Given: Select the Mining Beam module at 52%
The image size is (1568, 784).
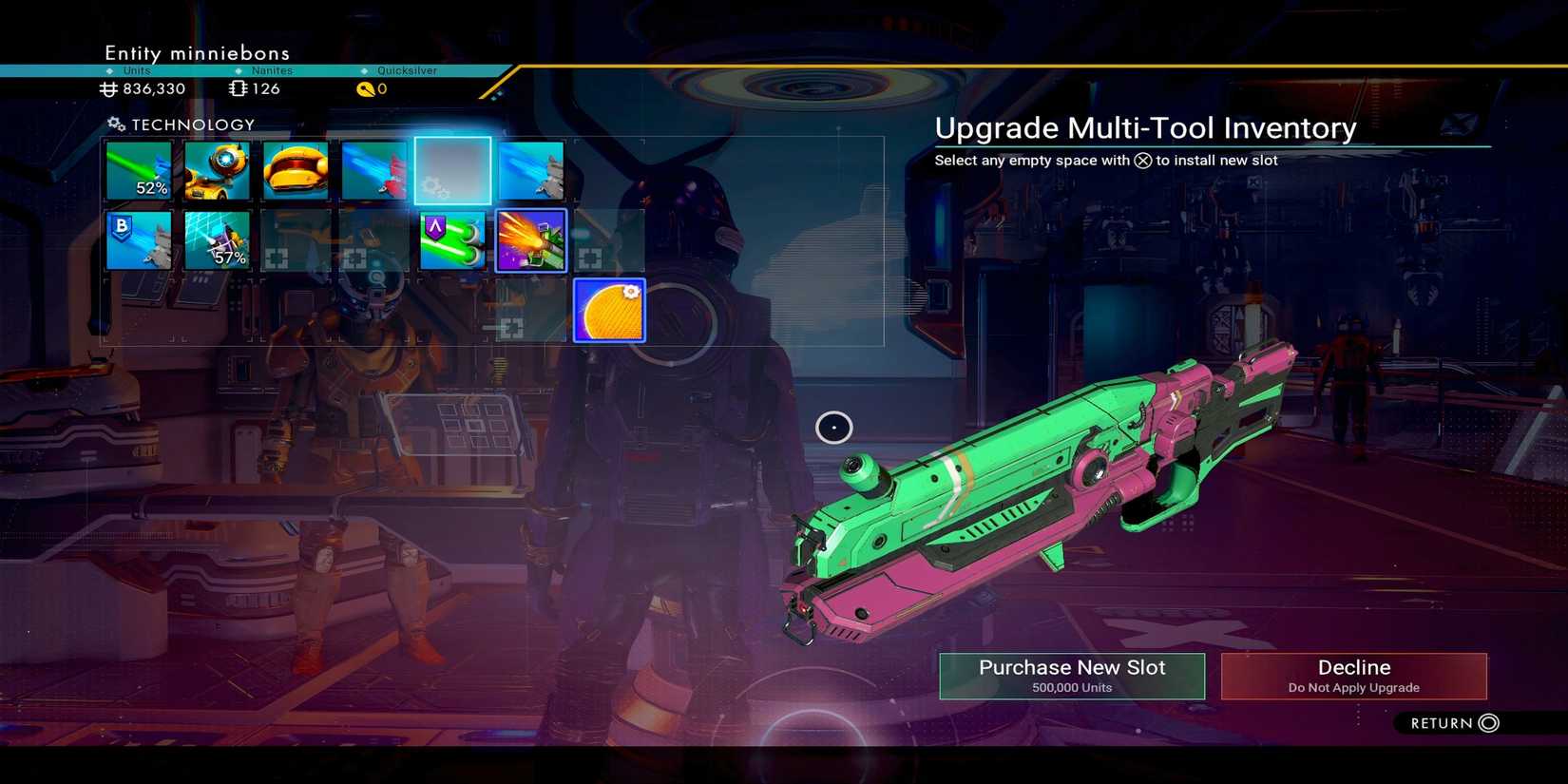Looking at the screenshot, I should (139, 171).
